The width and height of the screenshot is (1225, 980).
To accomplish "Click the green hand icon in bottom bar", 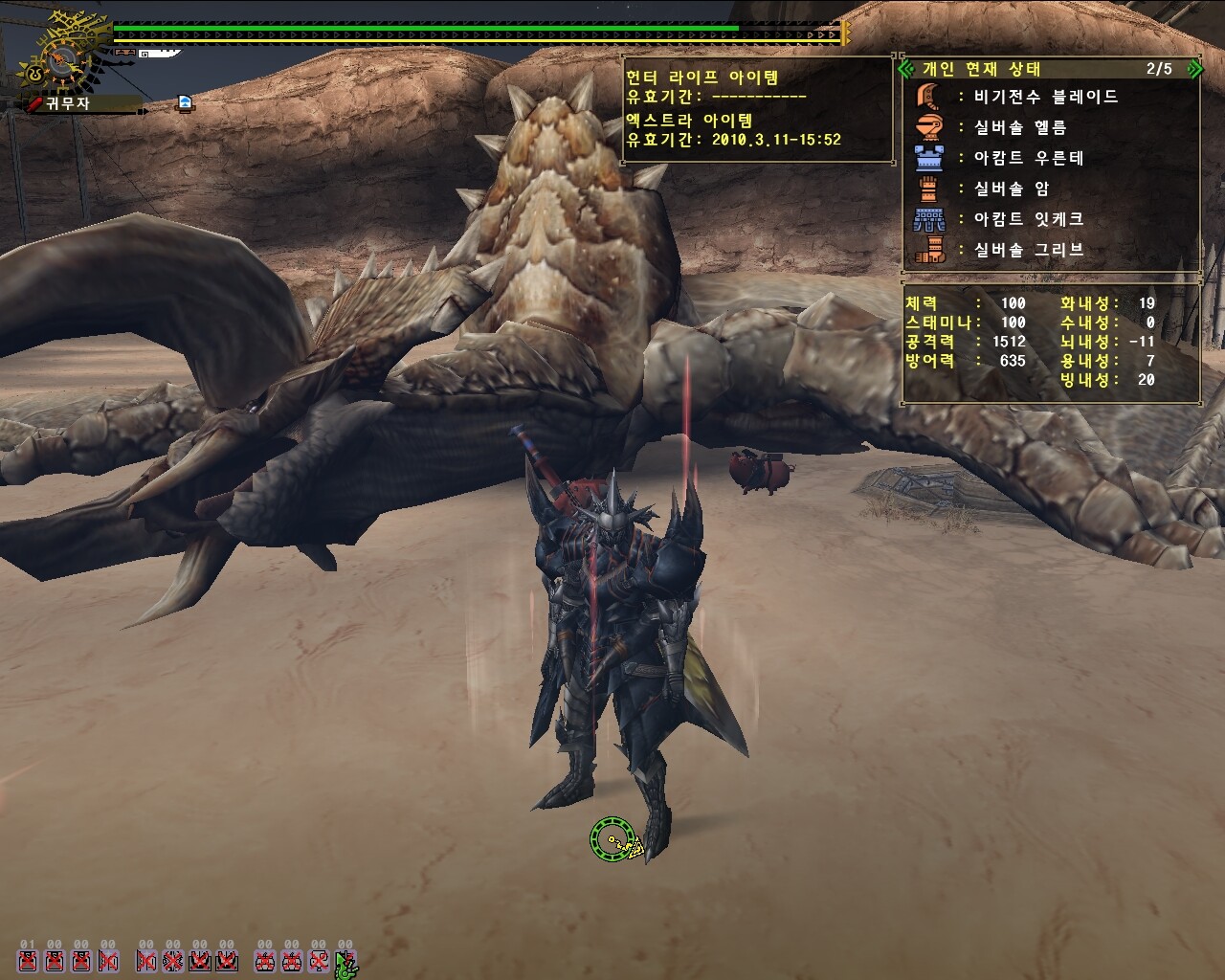I will coord(345,962).
